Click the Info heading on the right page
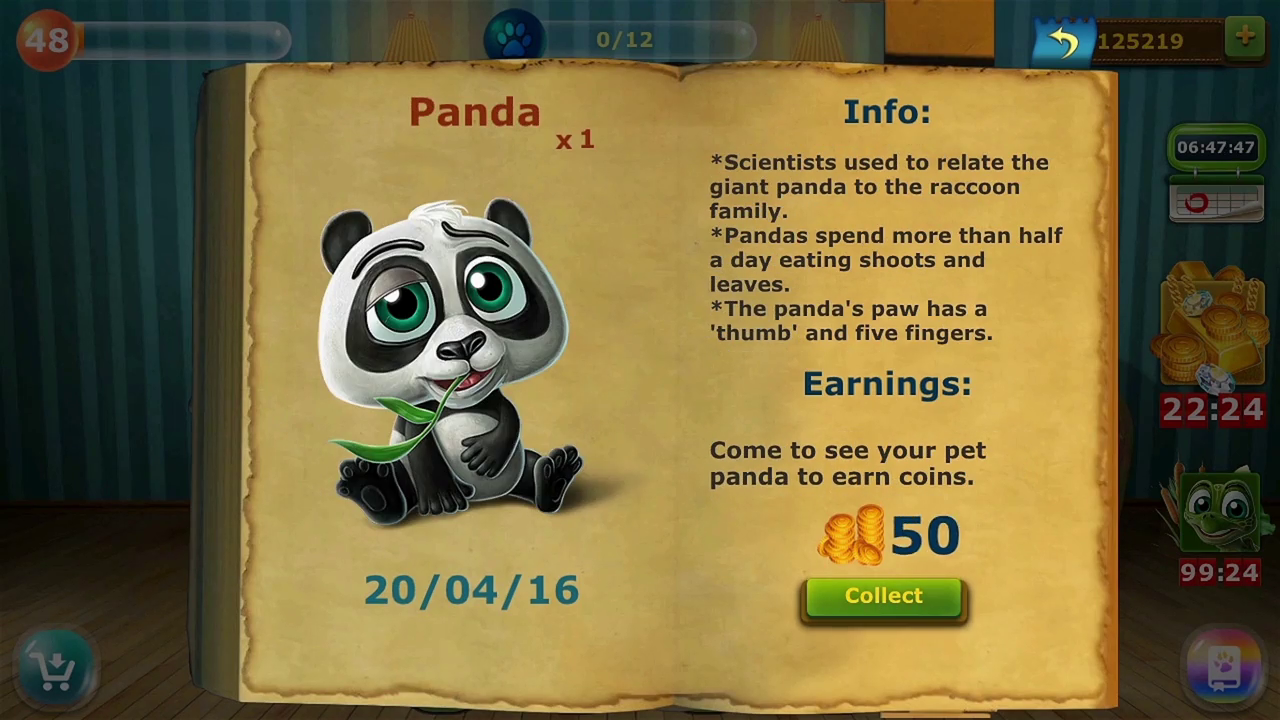The height and width of the screenshot is (720, 1280). click(x=886, y=111)
